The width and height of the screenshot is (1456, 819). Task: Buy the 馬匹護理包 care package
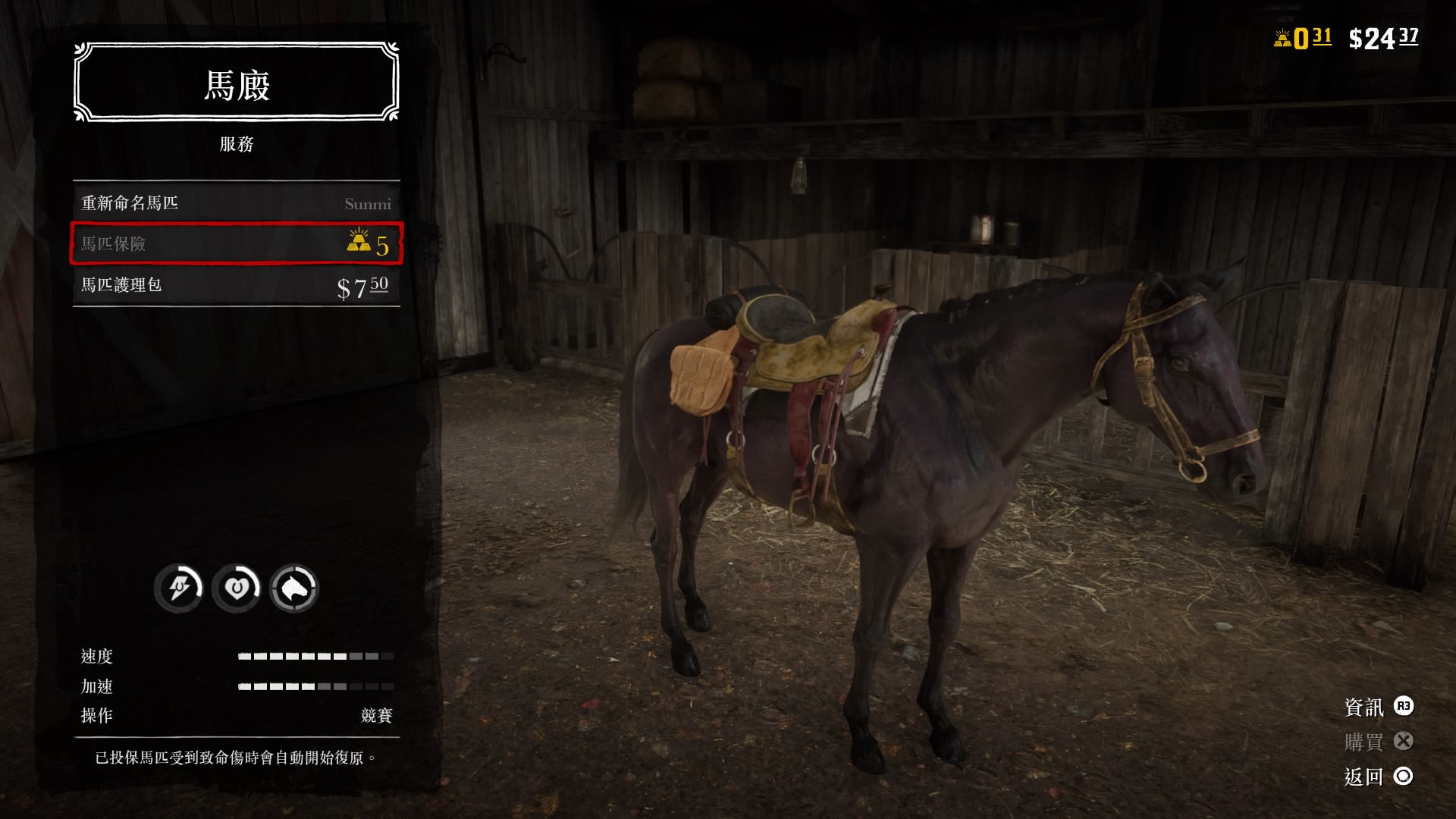(236, 285)
